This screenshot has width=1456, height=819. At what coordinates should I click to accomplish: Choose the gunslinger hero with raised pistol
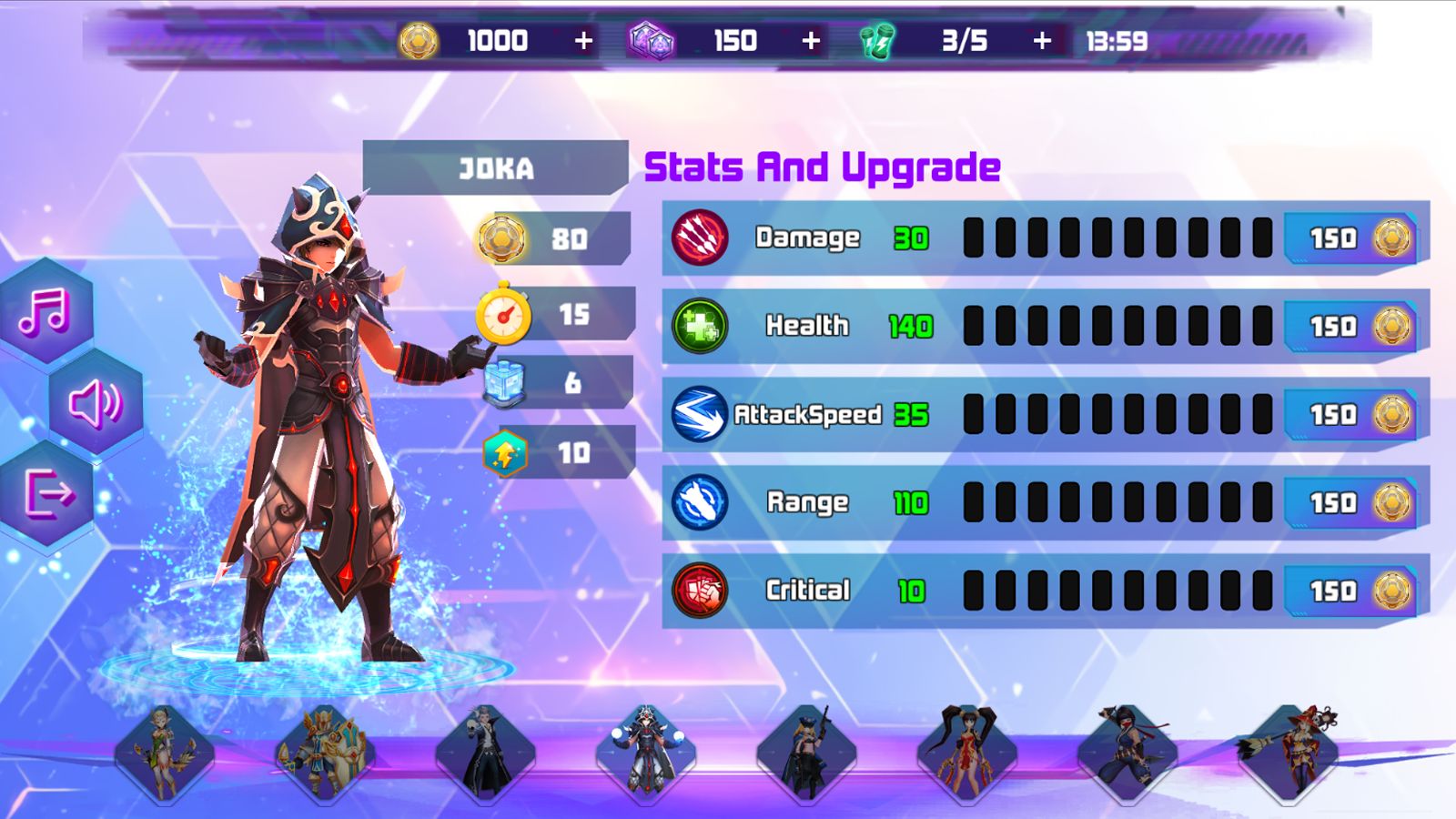click(806, 755)
